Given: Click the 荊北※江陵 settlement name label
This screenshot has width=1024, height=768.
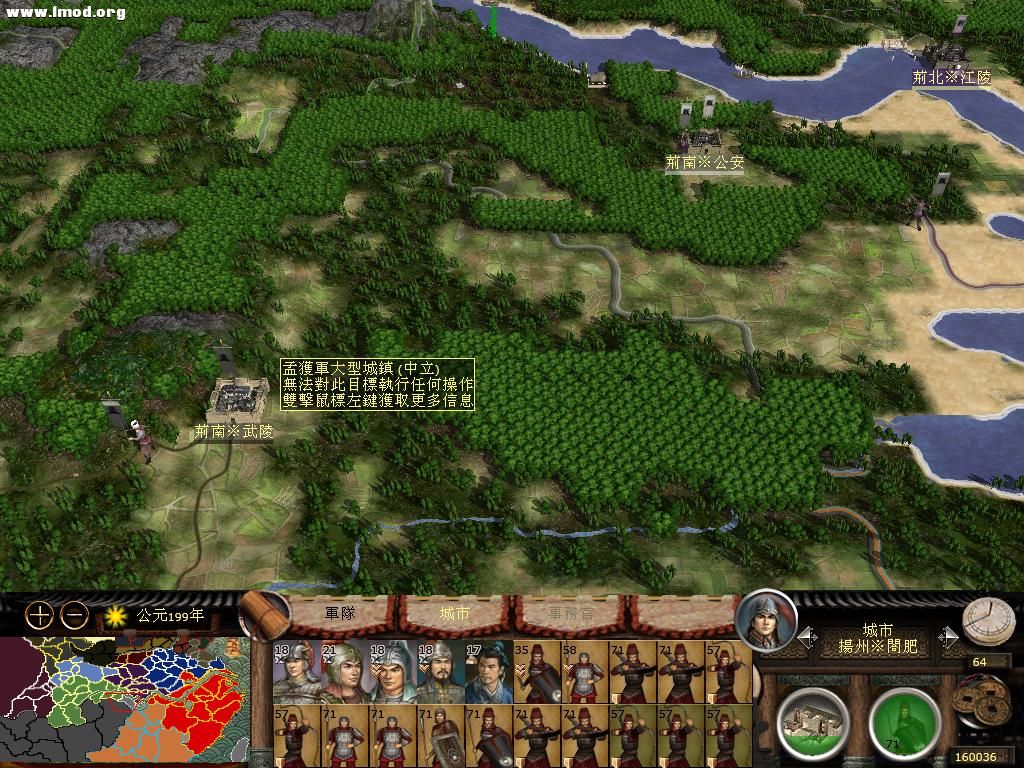Looking at the screenshot, I should tap(951, 77).
